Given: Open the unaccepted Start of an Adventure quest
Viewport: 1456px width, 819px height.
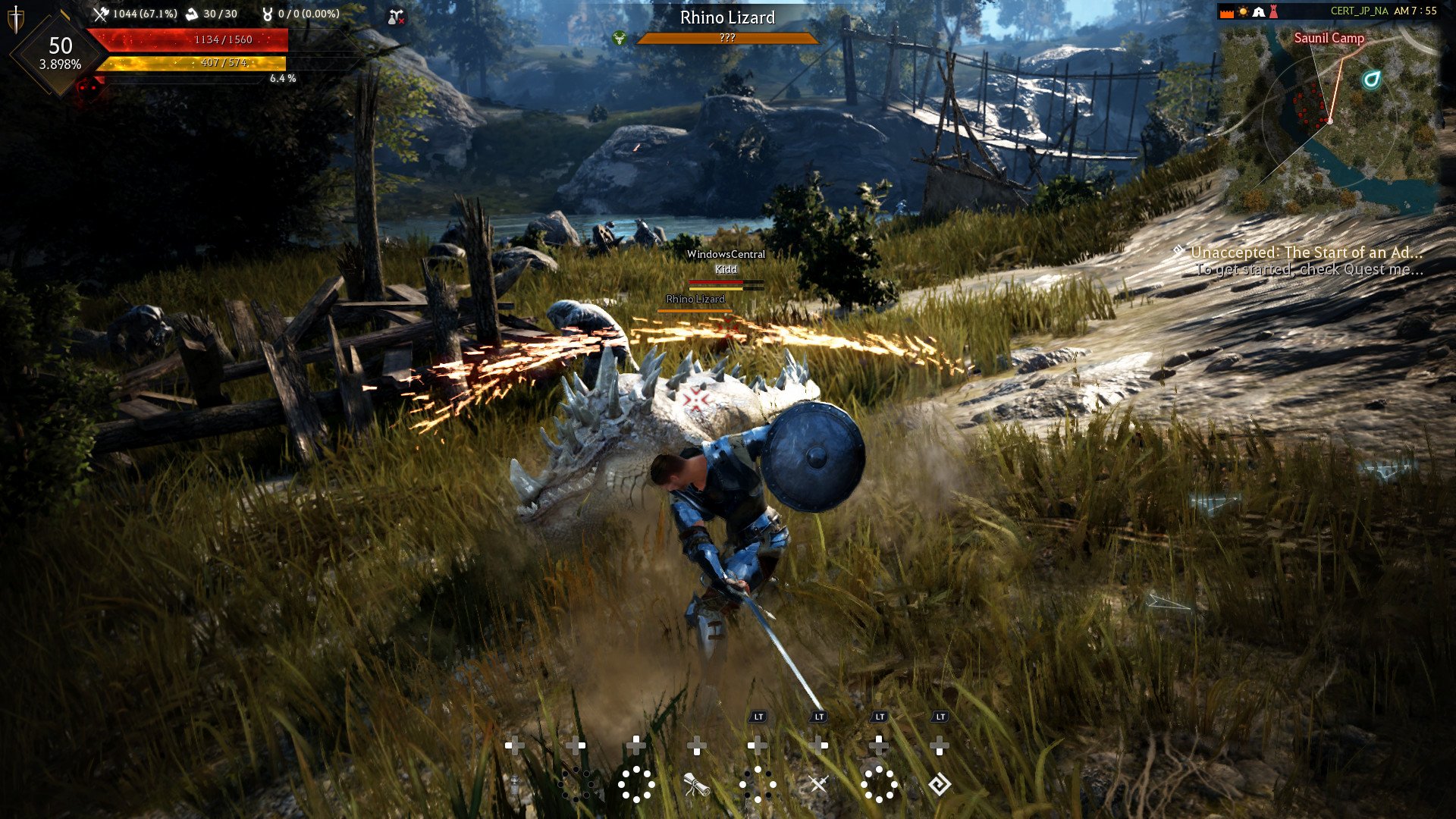Looking at the screenshot, I should click(1306, 253).
